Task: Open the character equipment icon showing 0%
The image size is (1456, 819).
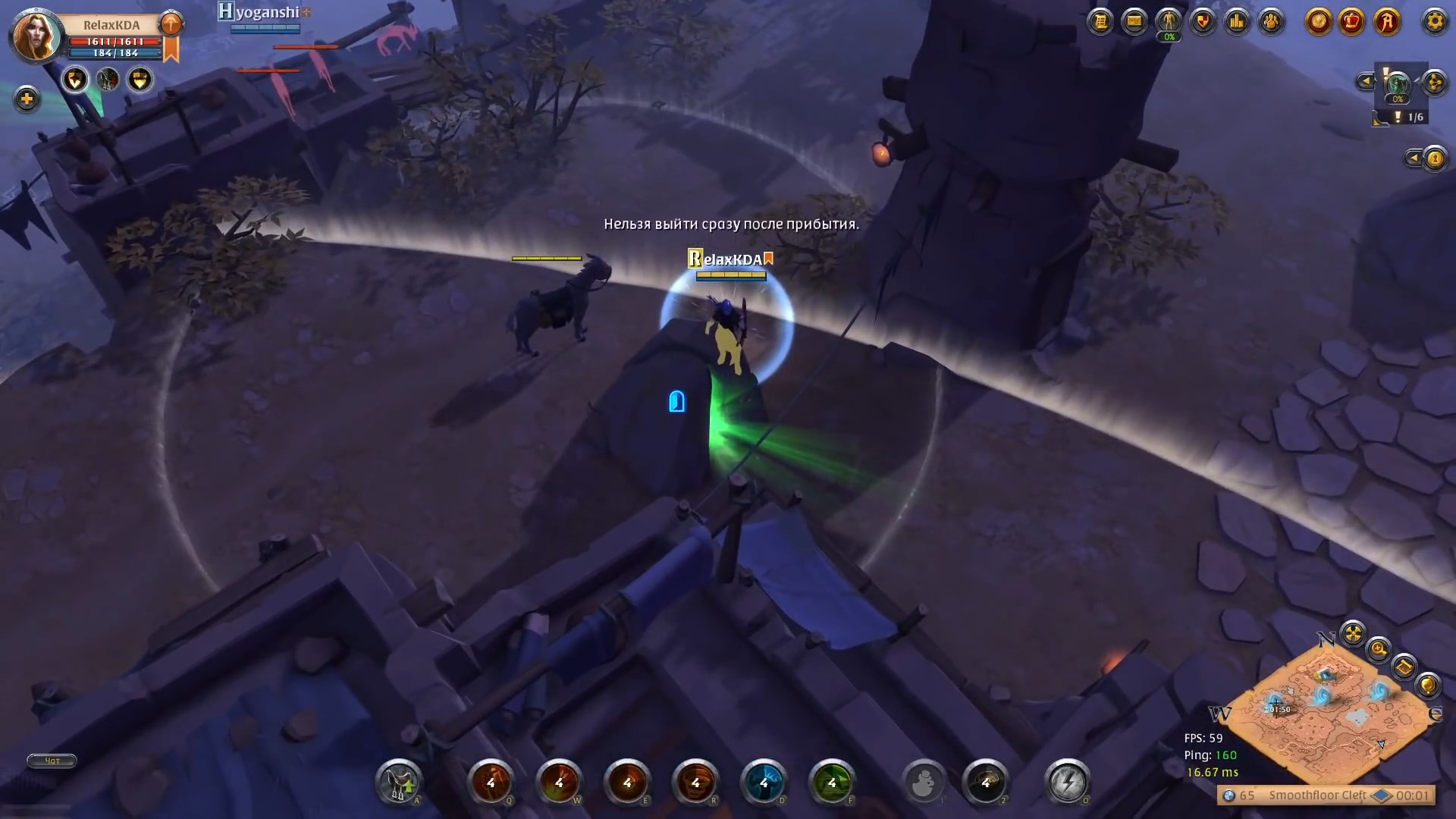Action: click(1168, 20)
